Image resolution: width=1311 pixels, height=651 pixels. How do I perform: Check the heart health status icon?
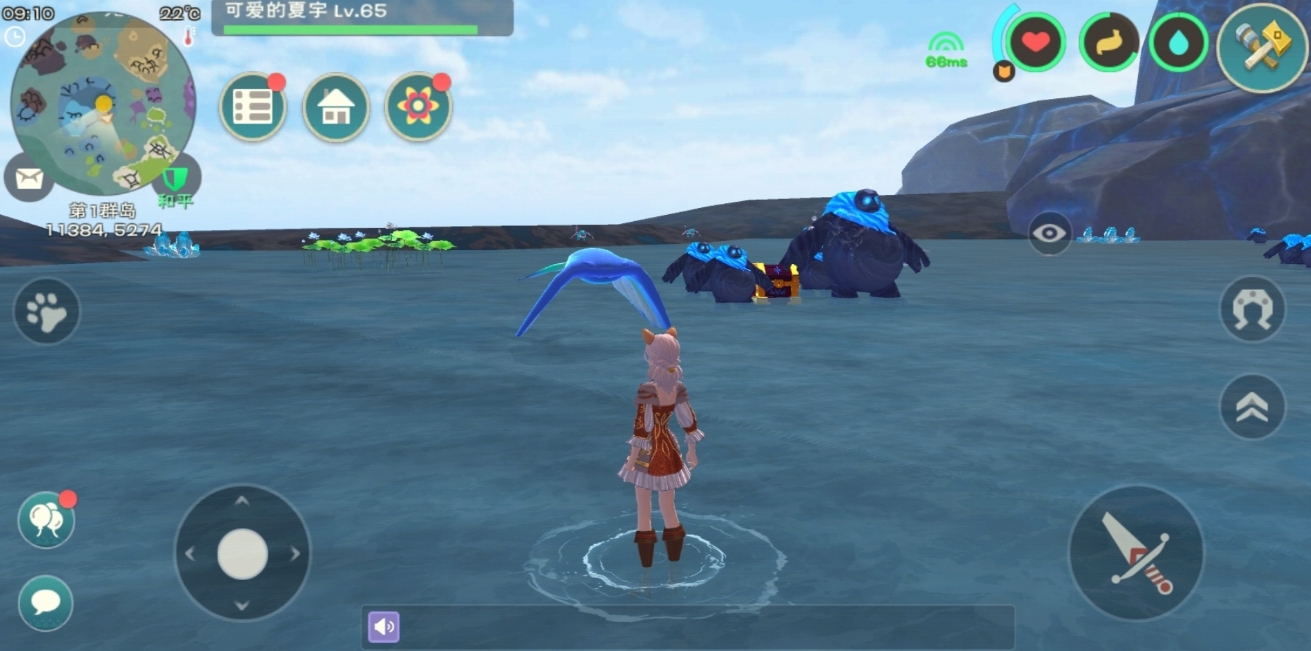pos(1036,43)
